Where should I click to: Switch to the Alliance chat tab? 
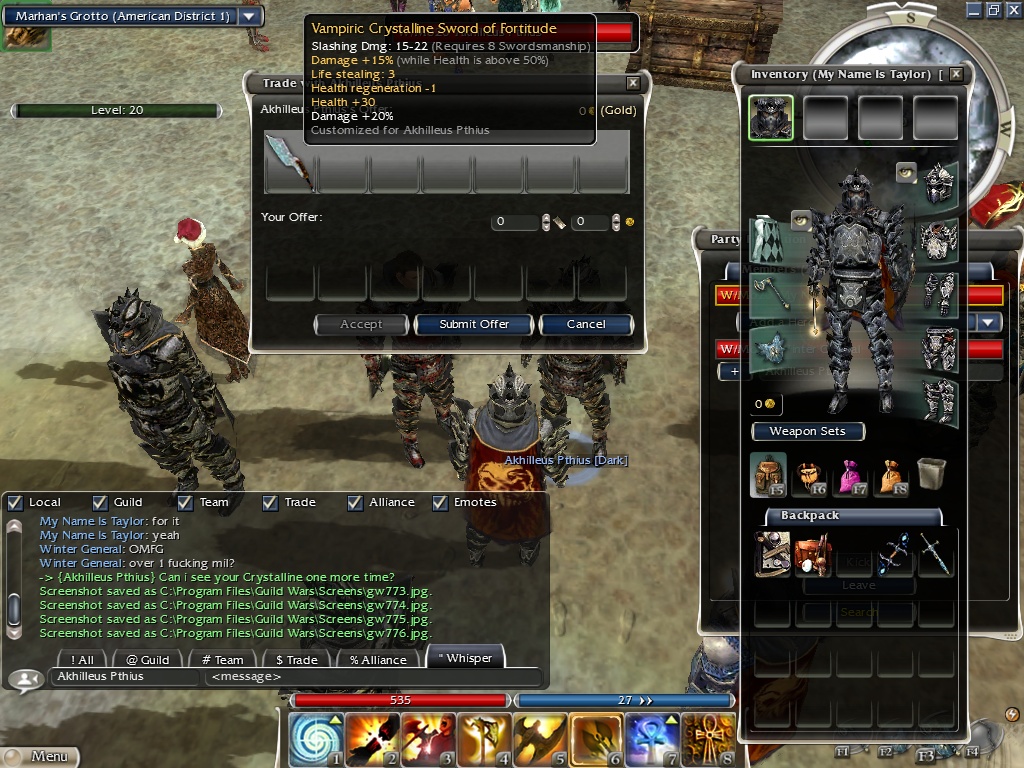coord(378,659)
